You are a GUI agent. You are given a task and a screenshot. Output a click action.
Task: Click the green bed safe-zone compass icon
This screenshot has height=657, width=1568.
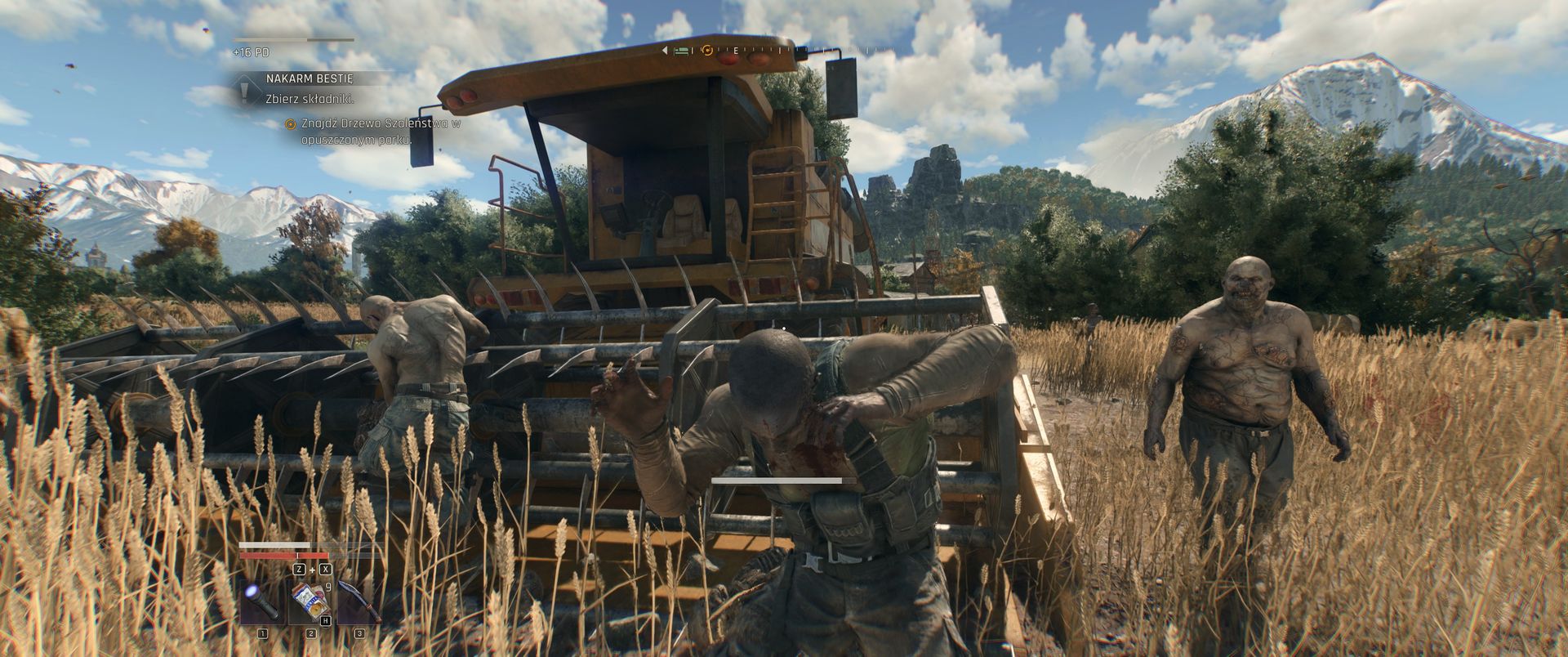click(682, 51)
